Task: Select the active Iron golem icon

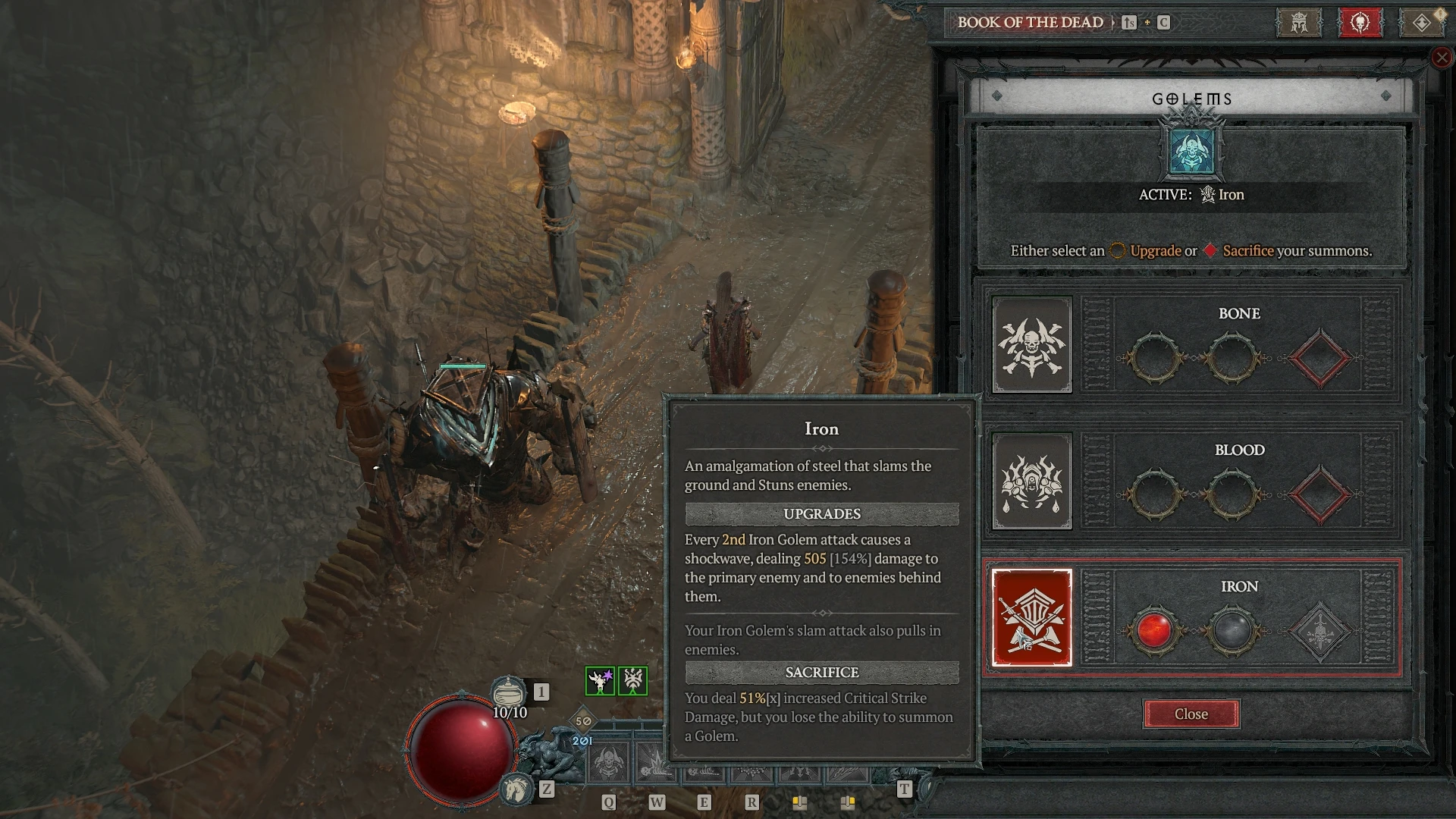Action: (1032, 618)
